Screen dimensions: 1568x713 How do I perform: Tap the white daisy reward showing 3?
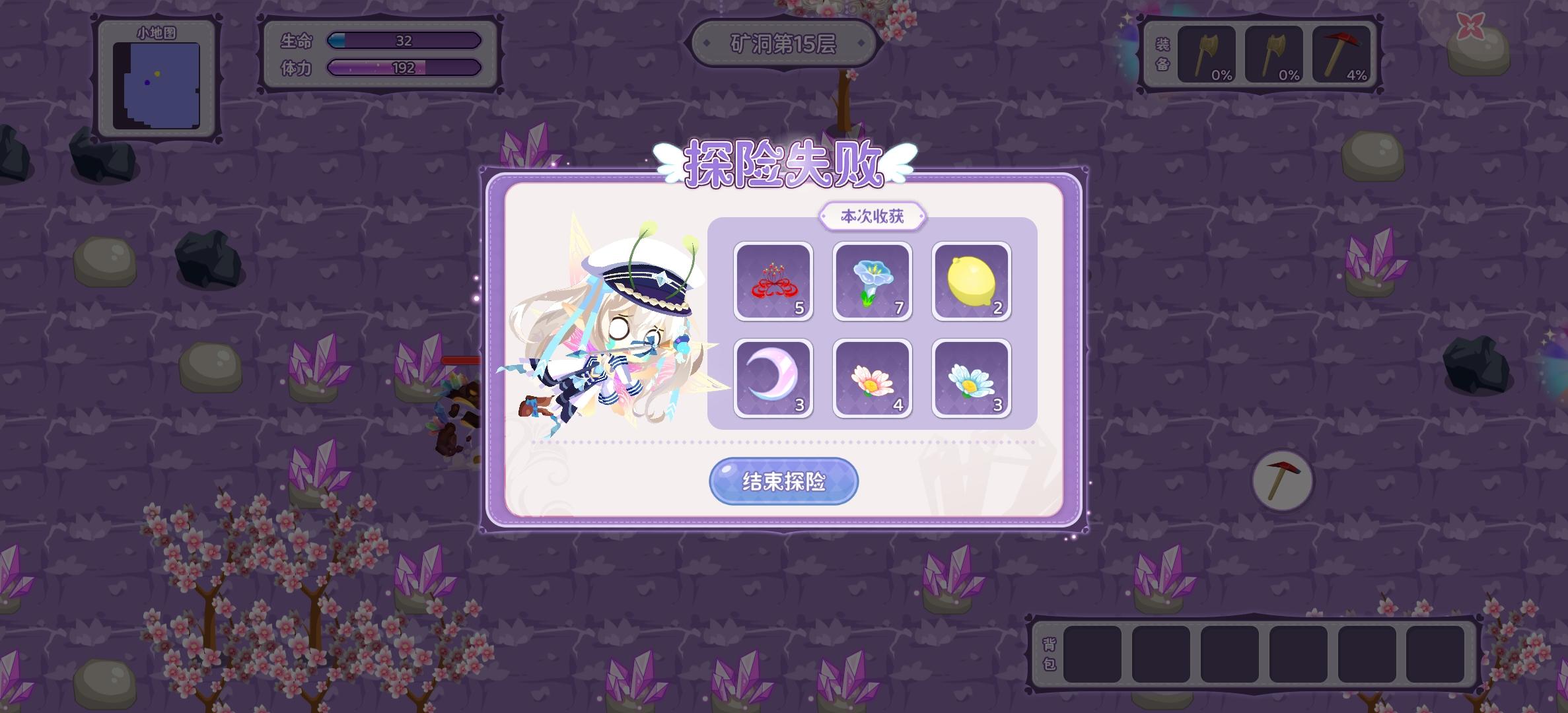pos(970,377)
